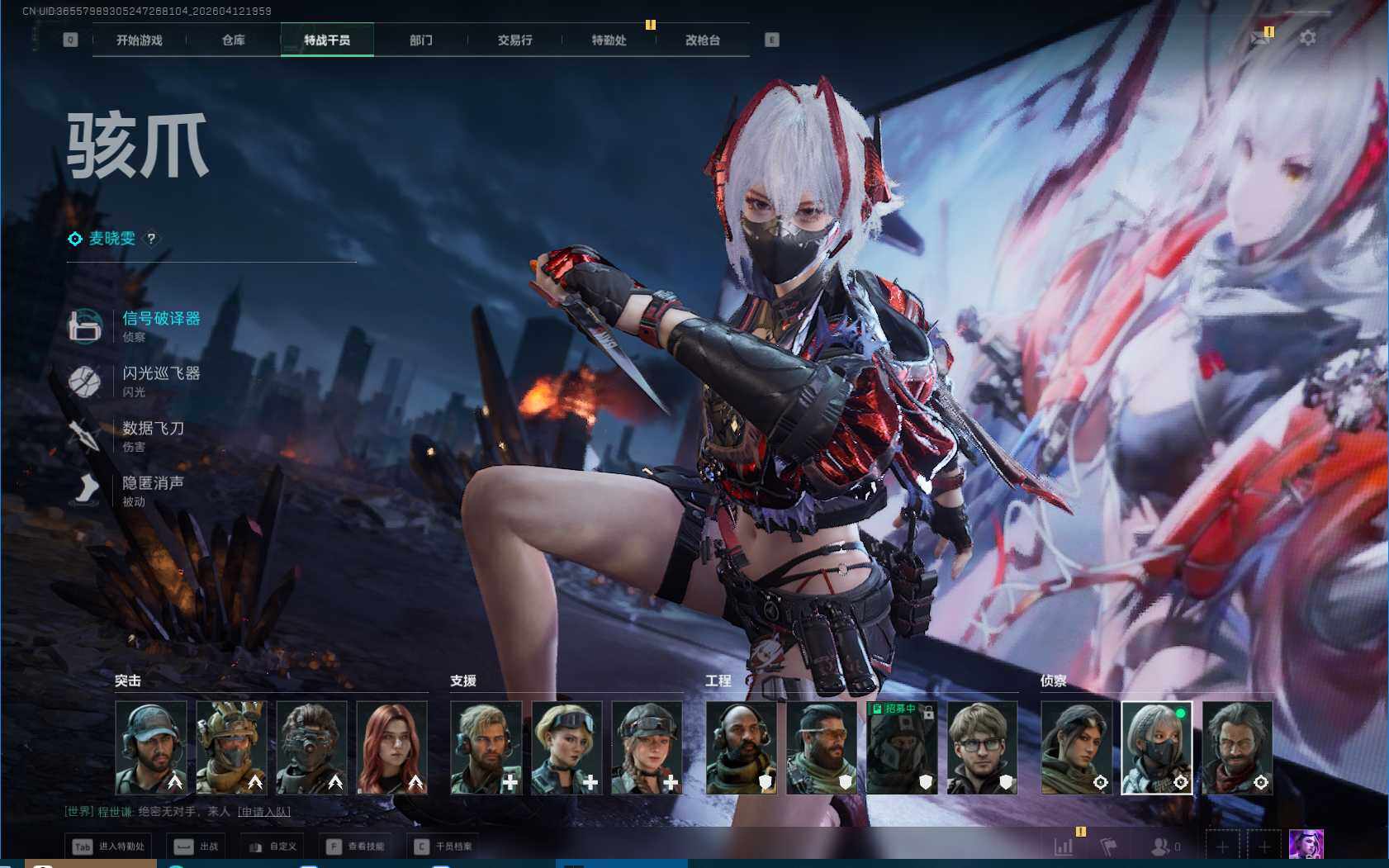Select the 闪光巡飞器 skill
This screenshot has width=1389, height=868.
coord(160,374)
